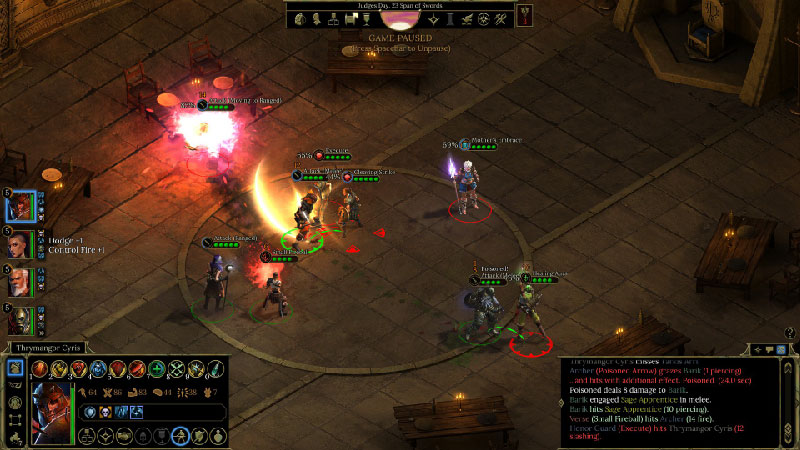Select the red-haired hero party portrait
The width and height of the screenshot is (800, 450).
pyautogui.click(x=22, y=207)
